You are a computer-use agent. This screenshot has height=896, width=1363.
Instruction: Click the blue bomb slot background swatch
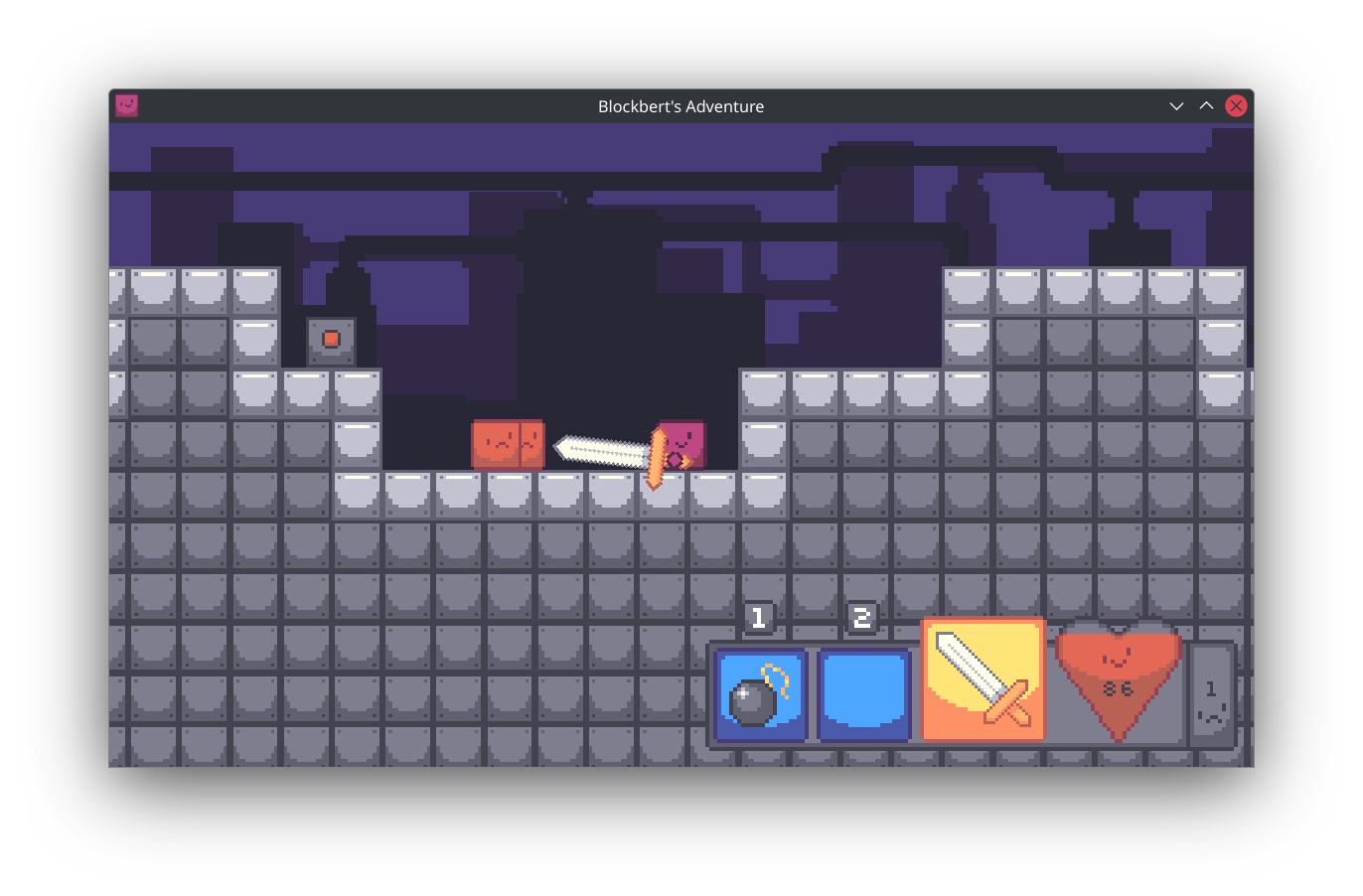click(x=785, y=666)
